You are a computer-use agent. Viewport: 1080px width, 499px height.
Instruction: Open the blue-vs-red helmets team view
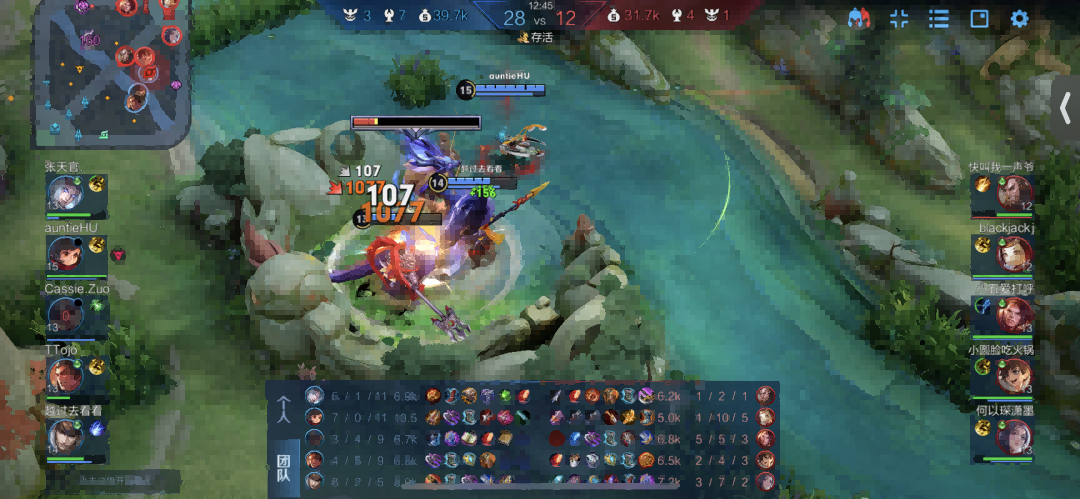click(858, 19)
